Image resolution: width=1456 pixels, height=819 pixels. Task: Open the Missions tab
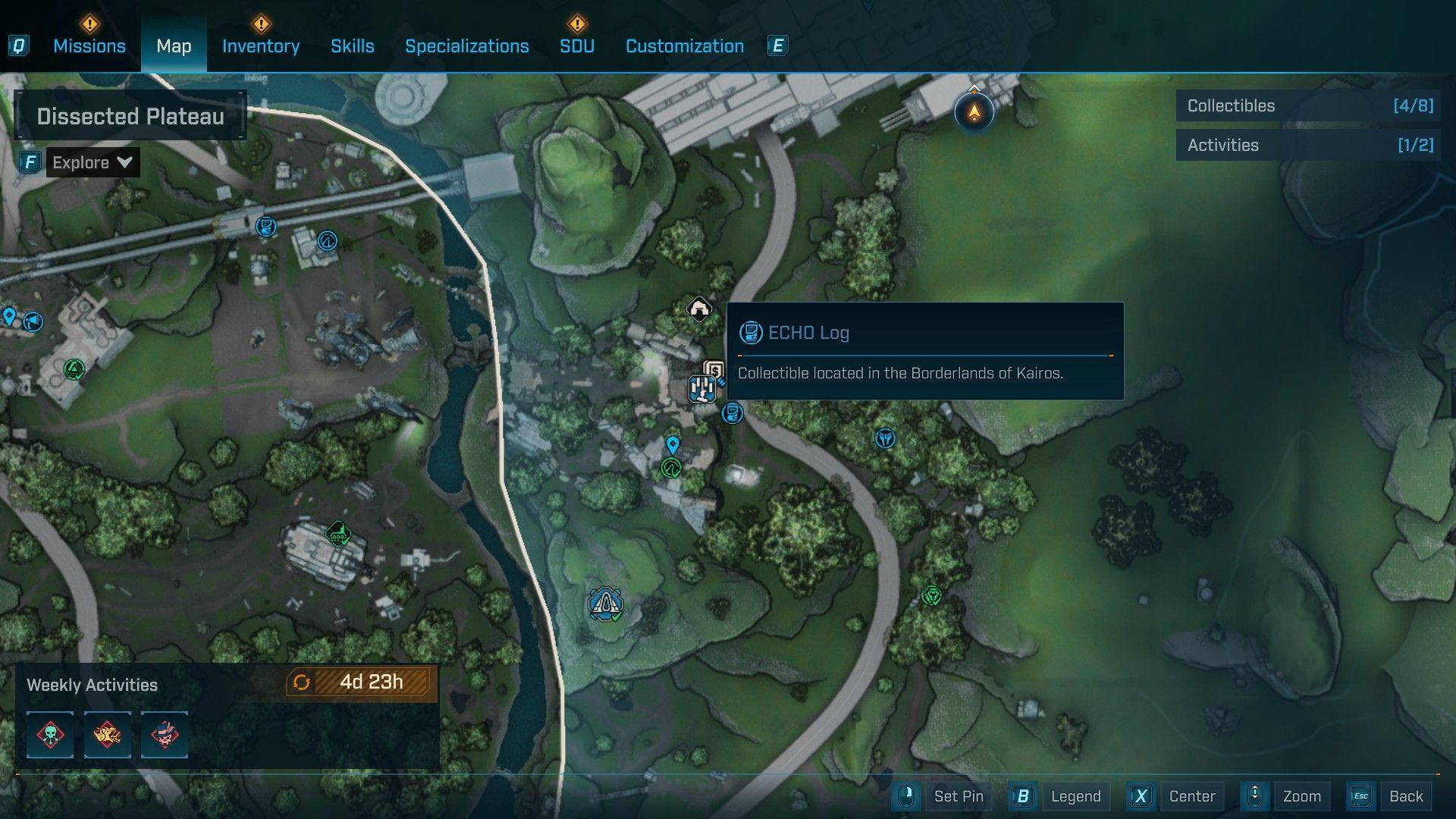point(89,46)
